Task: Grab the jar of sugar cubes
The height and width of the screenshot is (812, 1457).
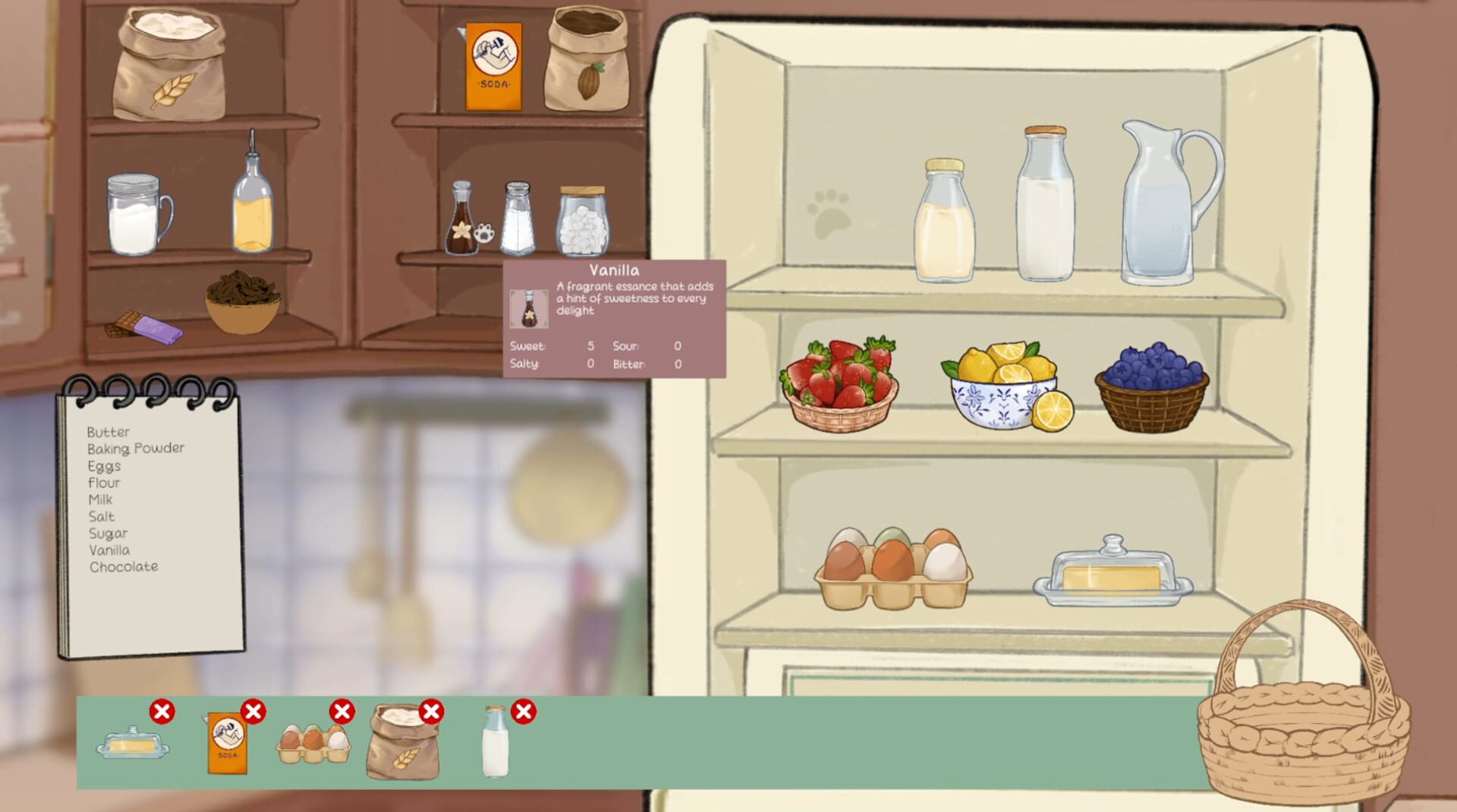Action: pyautogui.click(x=582, y=224)
